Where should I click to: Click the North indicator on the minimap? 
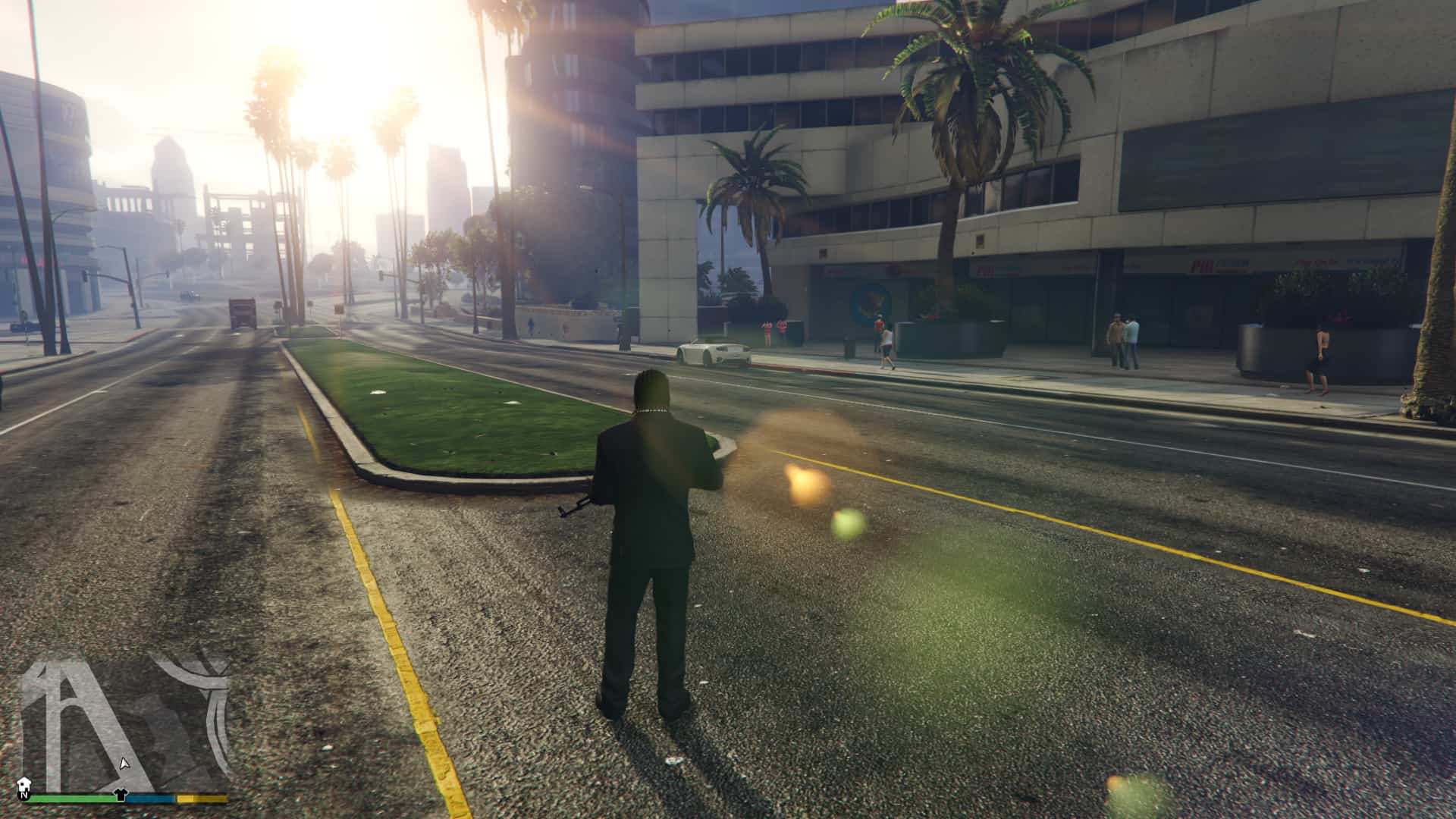point(24,795)
